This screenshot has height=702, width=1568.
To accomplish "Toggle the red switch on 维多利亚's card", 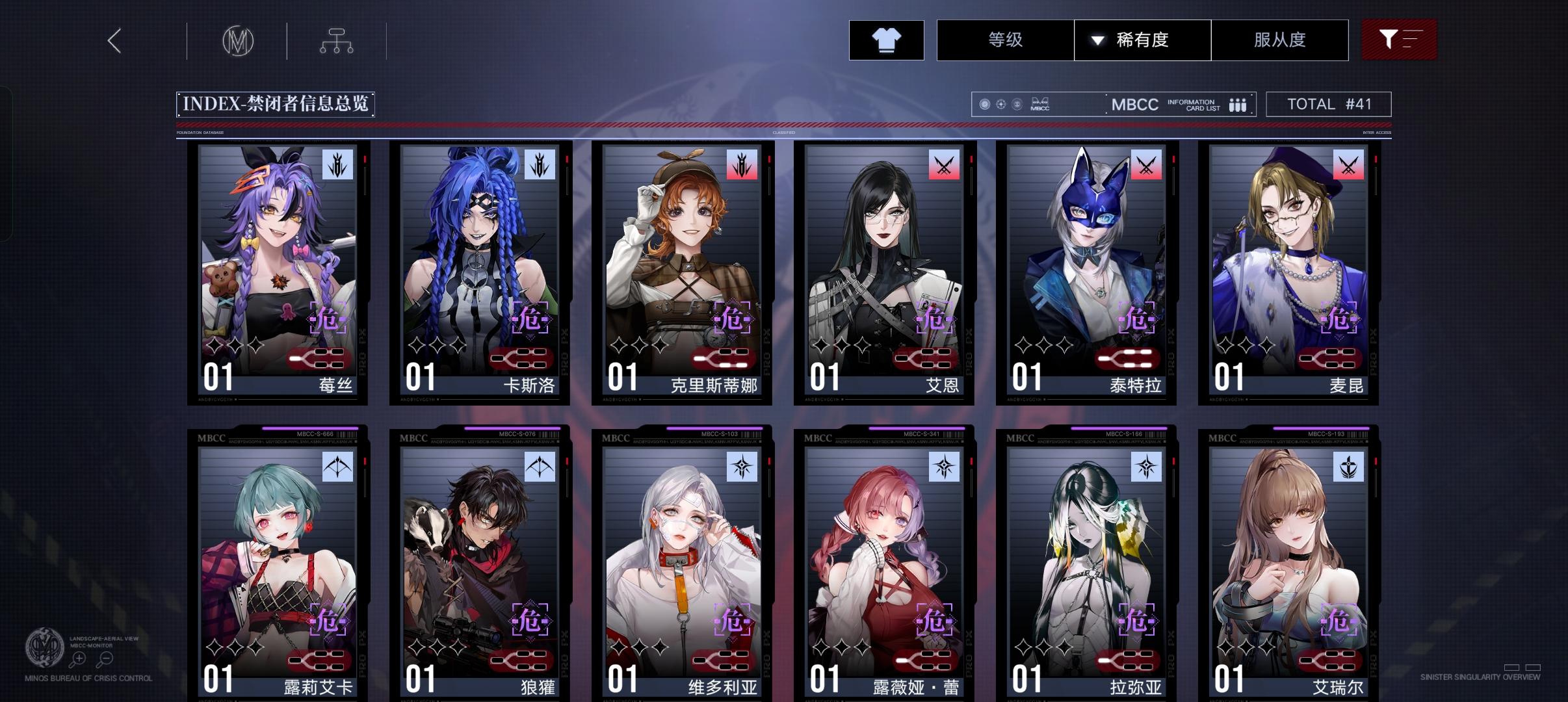I will click(722, 660).
